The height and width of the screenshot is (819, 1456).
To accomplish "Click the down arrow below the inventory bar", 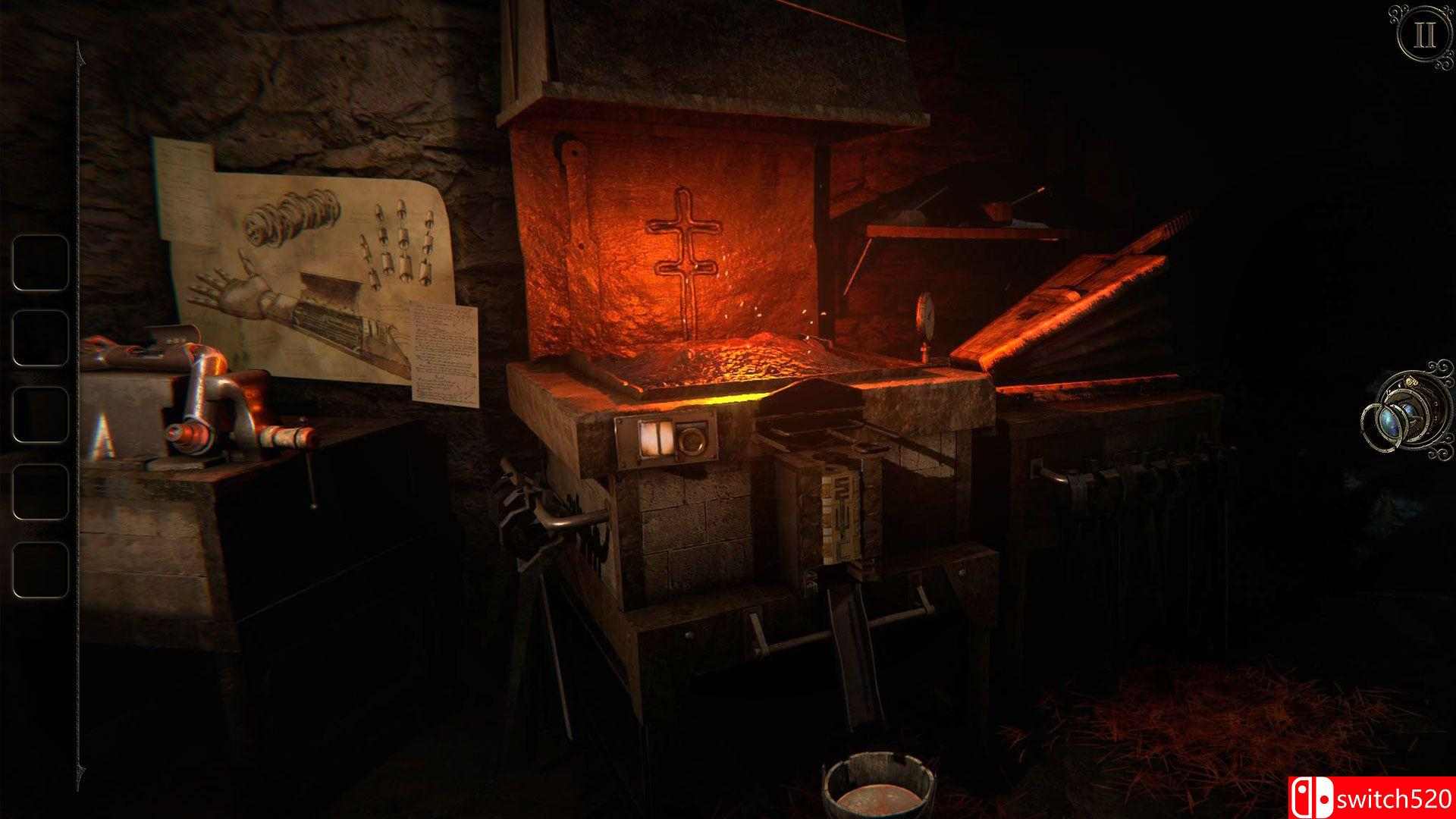I will [x=80, y=770].
